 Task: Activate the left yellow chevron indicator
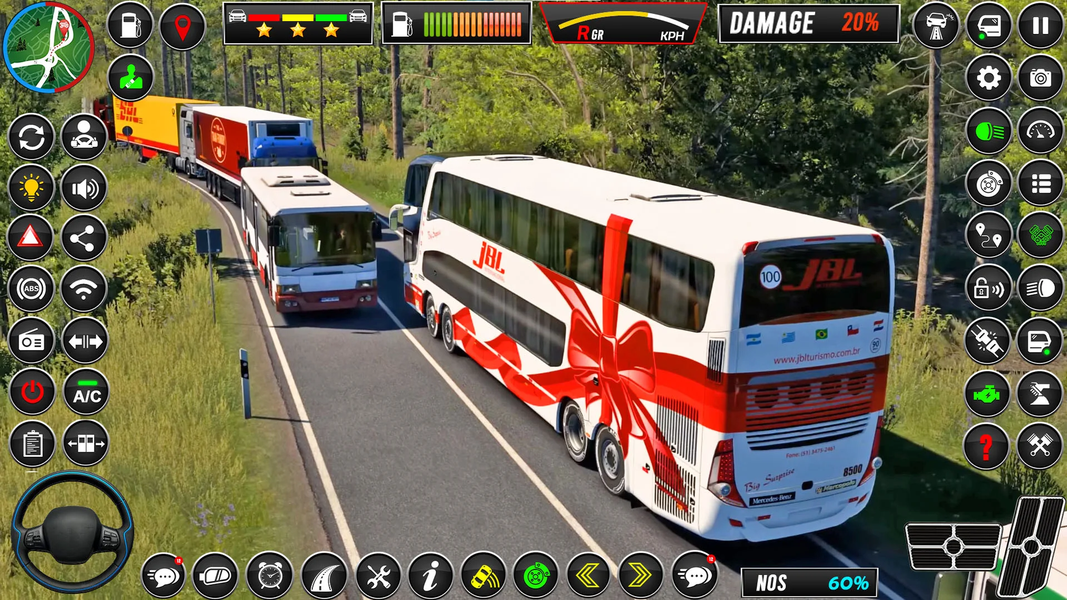[588, 575]
